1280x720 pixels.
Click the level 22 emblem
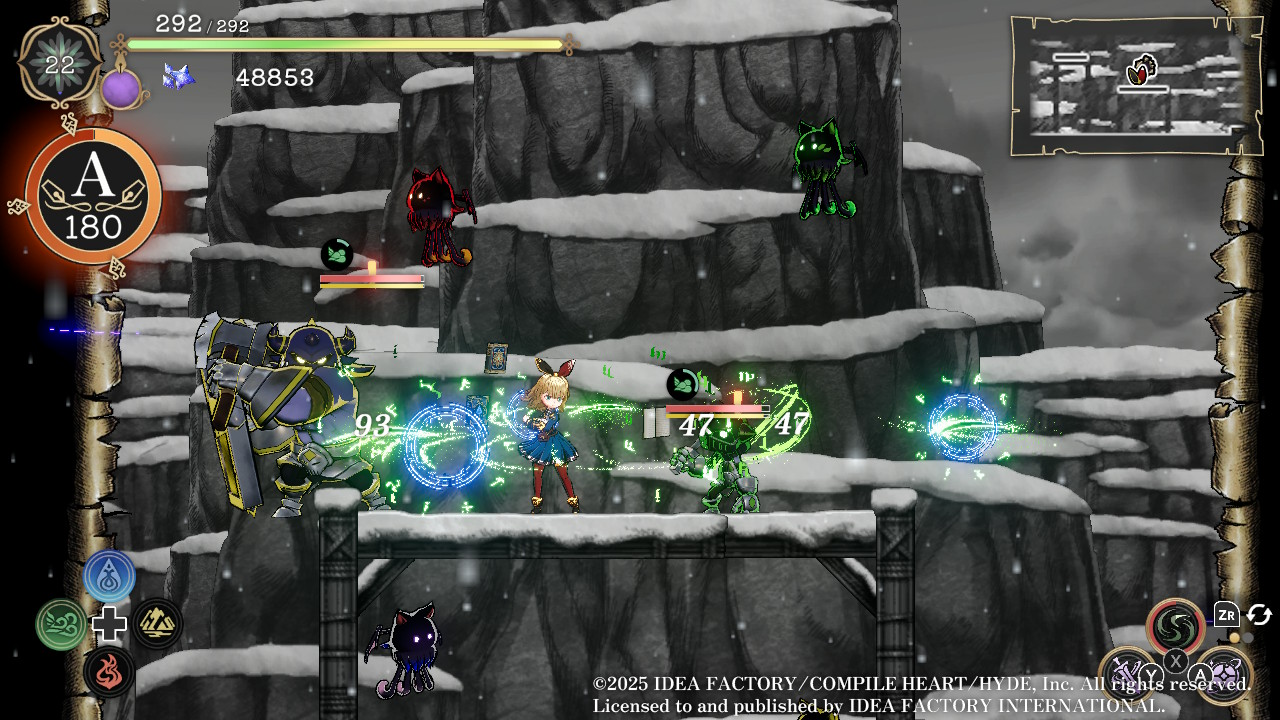pyautogui.click(x=60, y=63)
